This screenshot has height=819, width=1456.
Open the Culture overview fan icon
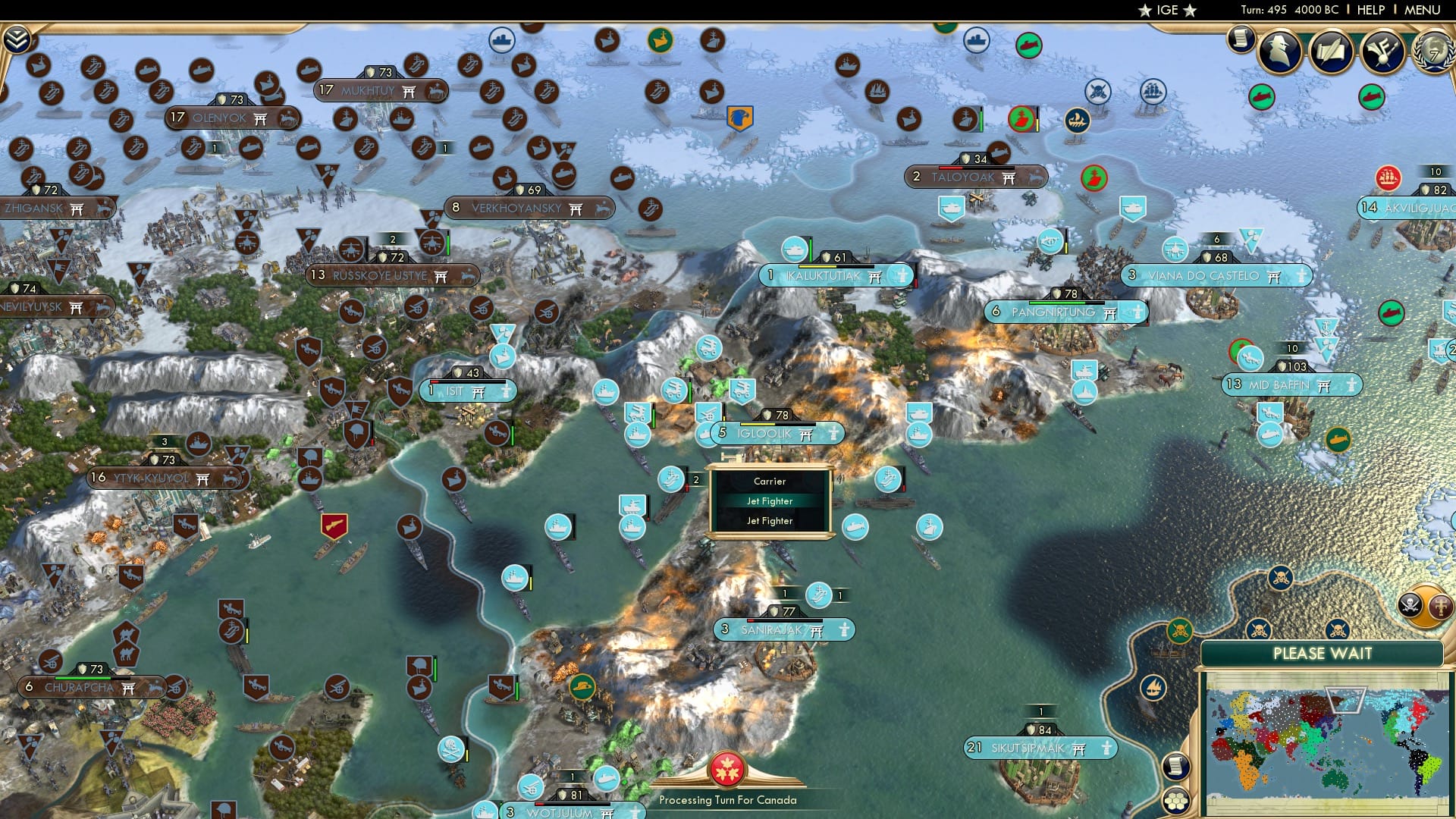pyautogui.click(x=1382, y=52)
